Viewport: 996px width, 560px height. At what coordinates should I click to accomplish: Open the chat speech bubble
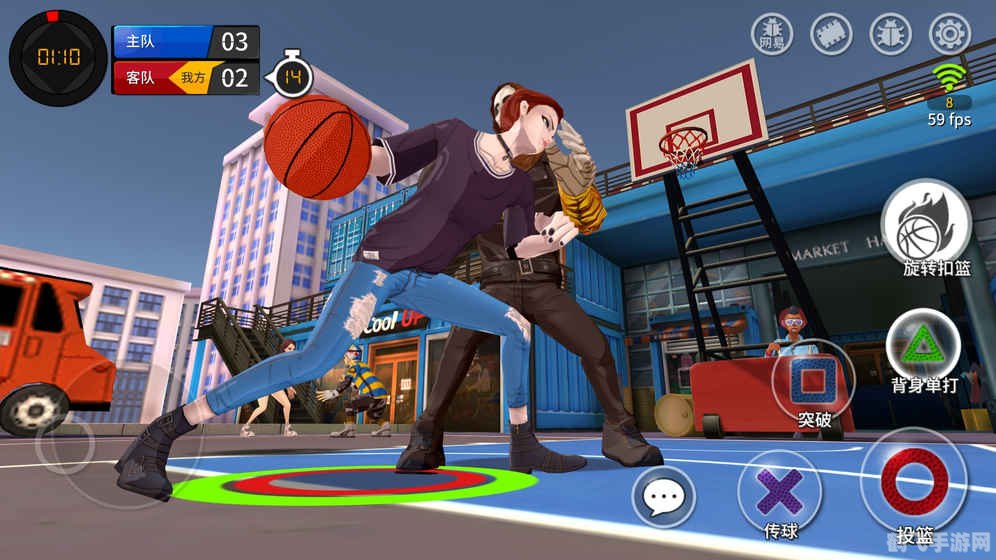[x=663, y=497]
